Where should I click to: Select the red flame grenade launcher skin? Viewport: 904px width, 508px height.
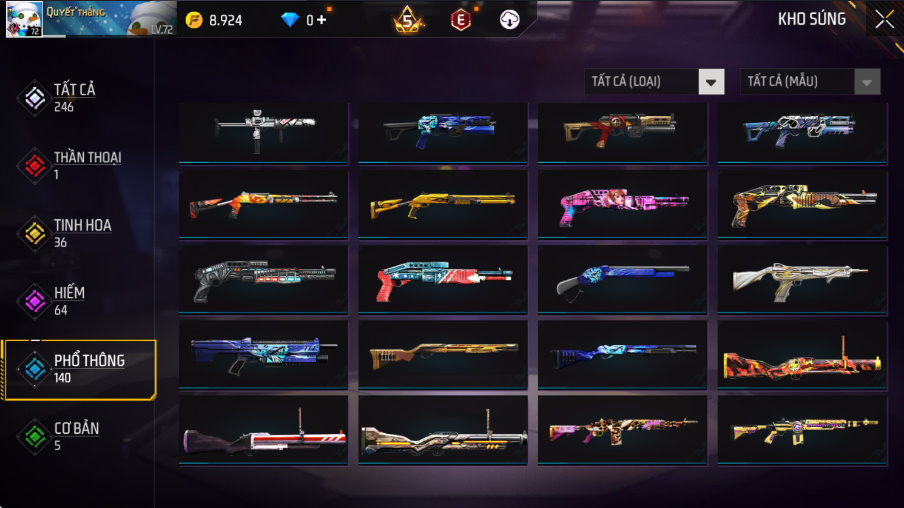[x=802, y=355]
